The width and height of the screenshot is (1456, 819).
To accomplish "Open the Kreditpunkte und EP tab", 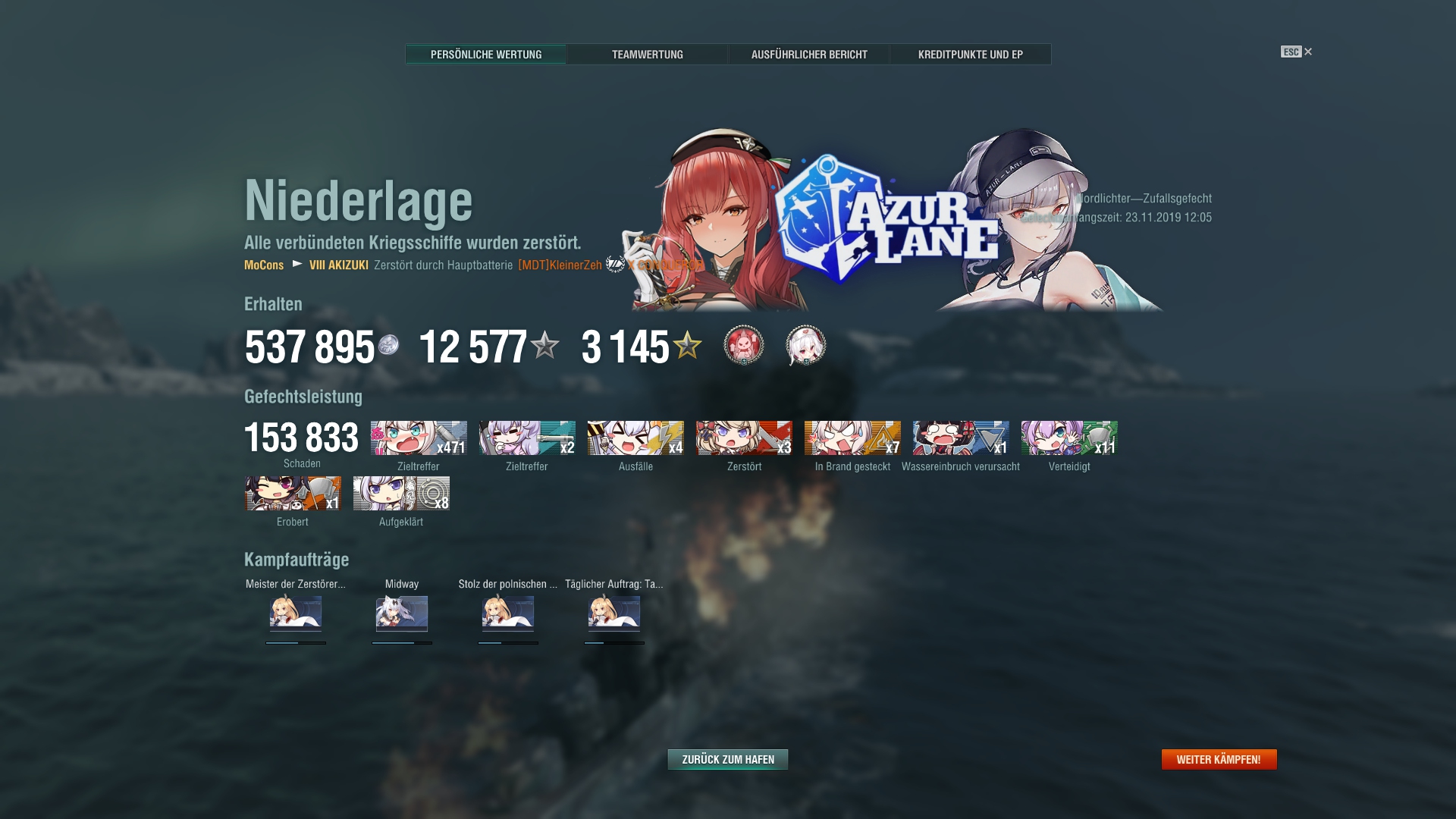I will (x=971, y=54).
